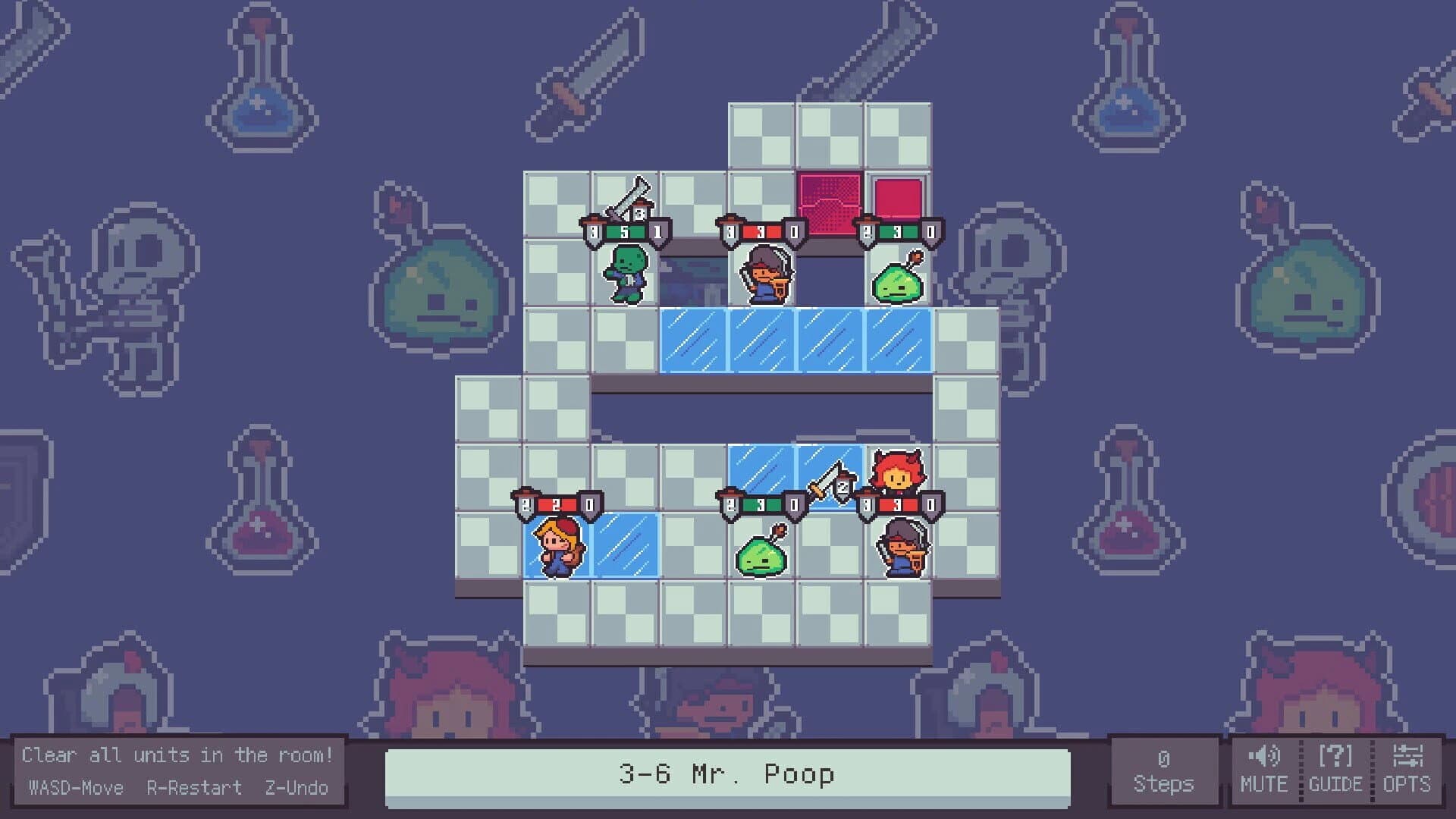The height and width of the screenshot is (819, 1456).
Task: Select the slime near the top right
Action: tap(898, 284)
